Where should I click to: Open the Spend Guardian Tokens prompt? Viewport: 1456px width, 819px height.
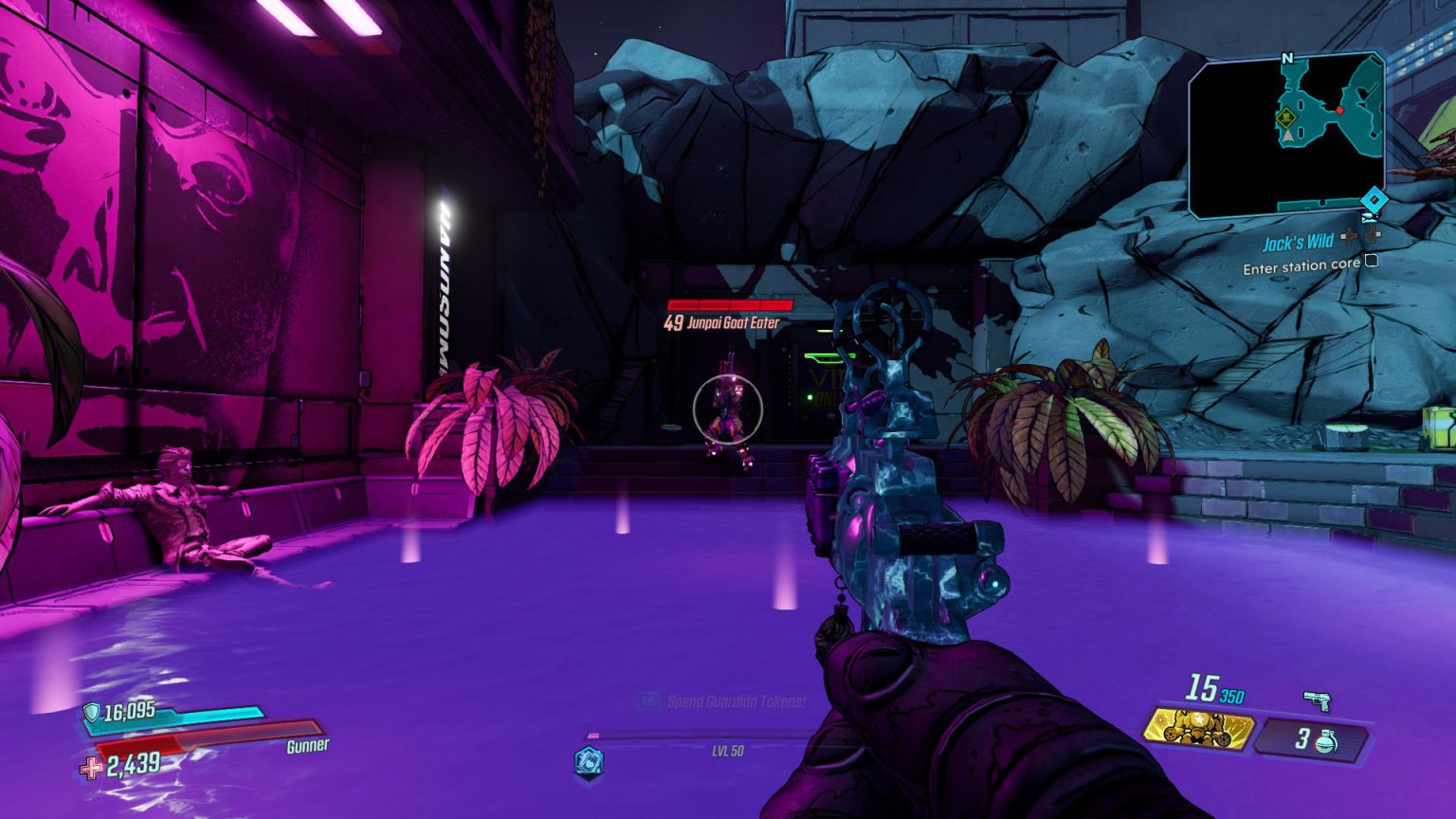click(735, 701)
